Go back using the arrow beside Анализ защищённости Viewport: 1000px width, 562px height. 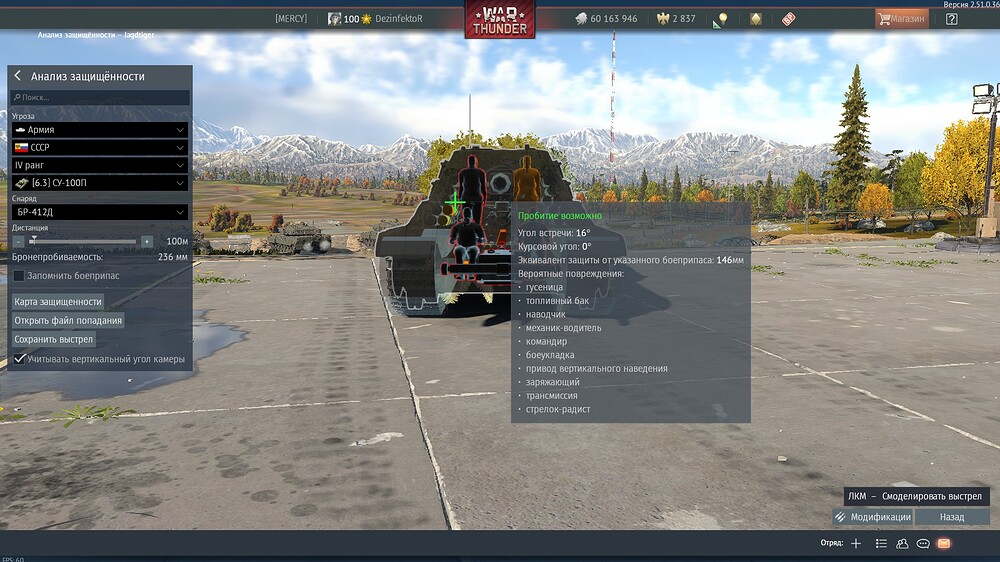18,76
